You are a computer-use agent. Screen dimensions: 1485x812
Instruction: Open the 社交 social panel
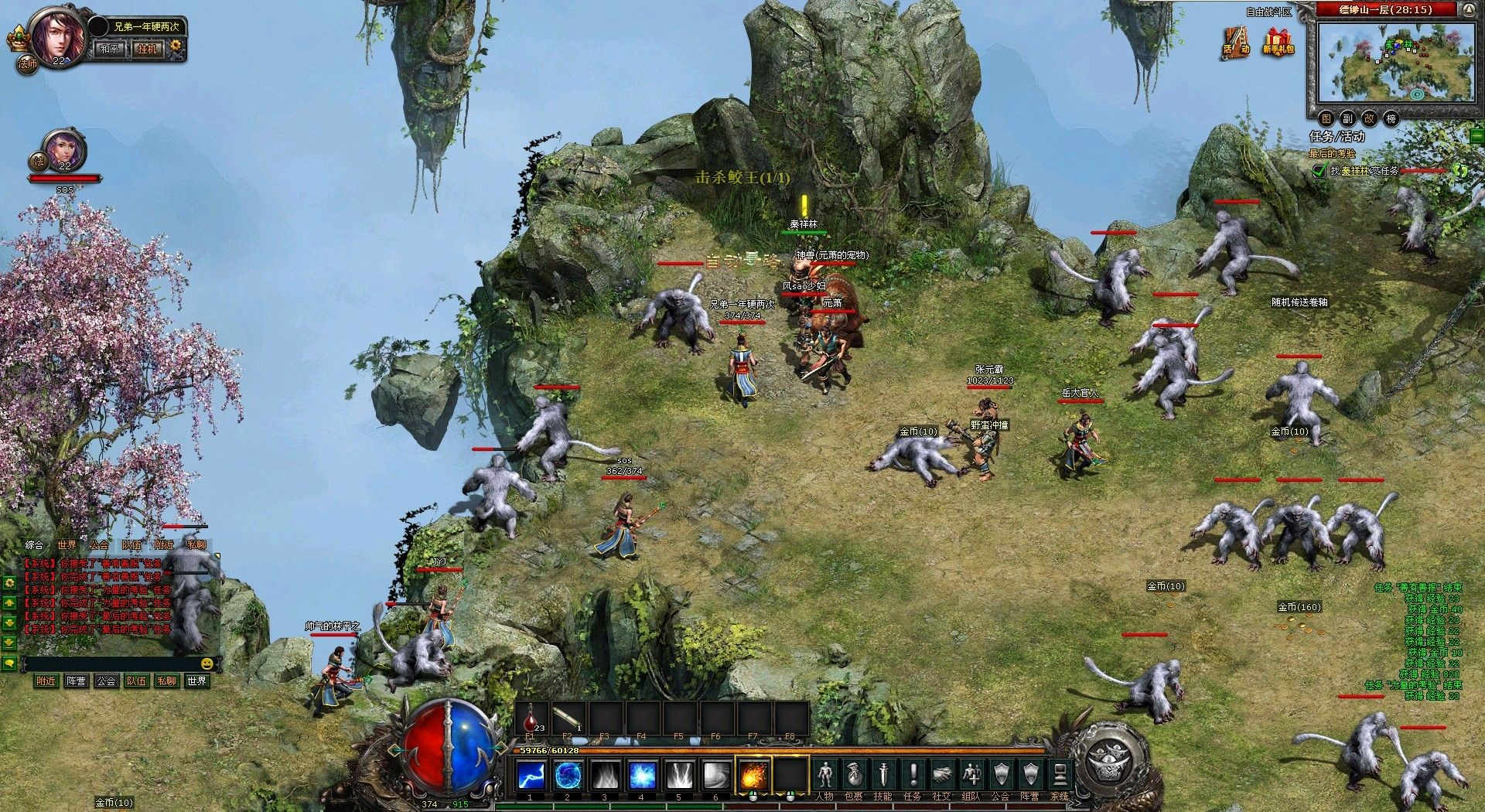(x=942, y=776)
